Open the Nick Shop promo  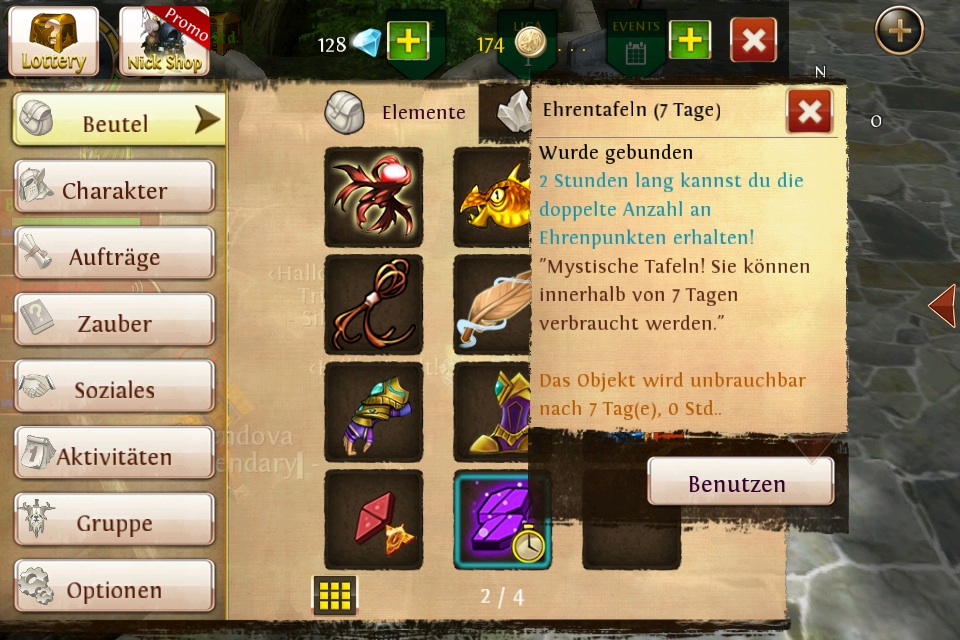pyautogui.click(x=164, y=41)
